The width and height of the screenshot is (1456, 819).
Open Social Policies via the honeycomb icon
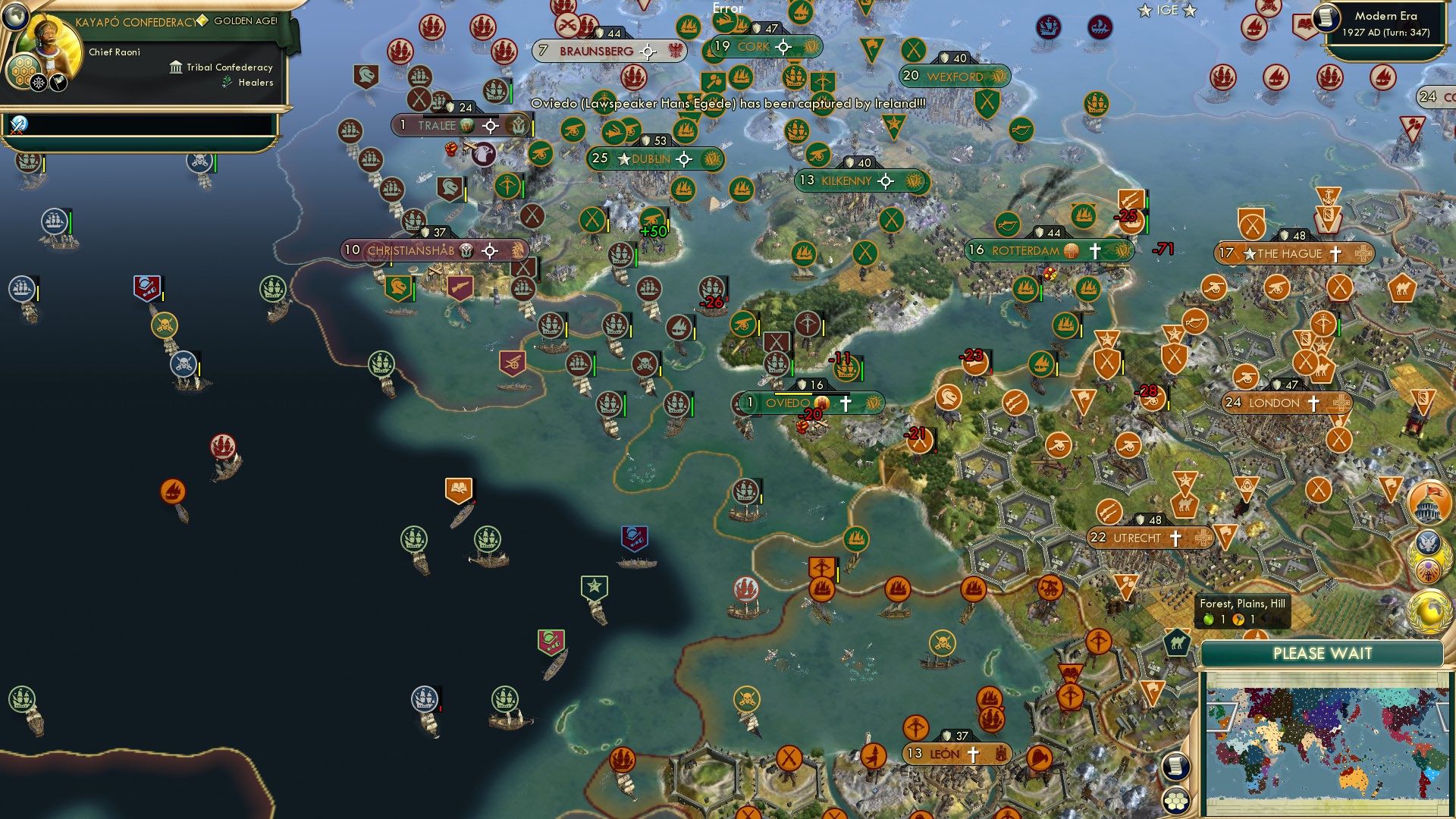pyautogui.click(x=23, y=72)
